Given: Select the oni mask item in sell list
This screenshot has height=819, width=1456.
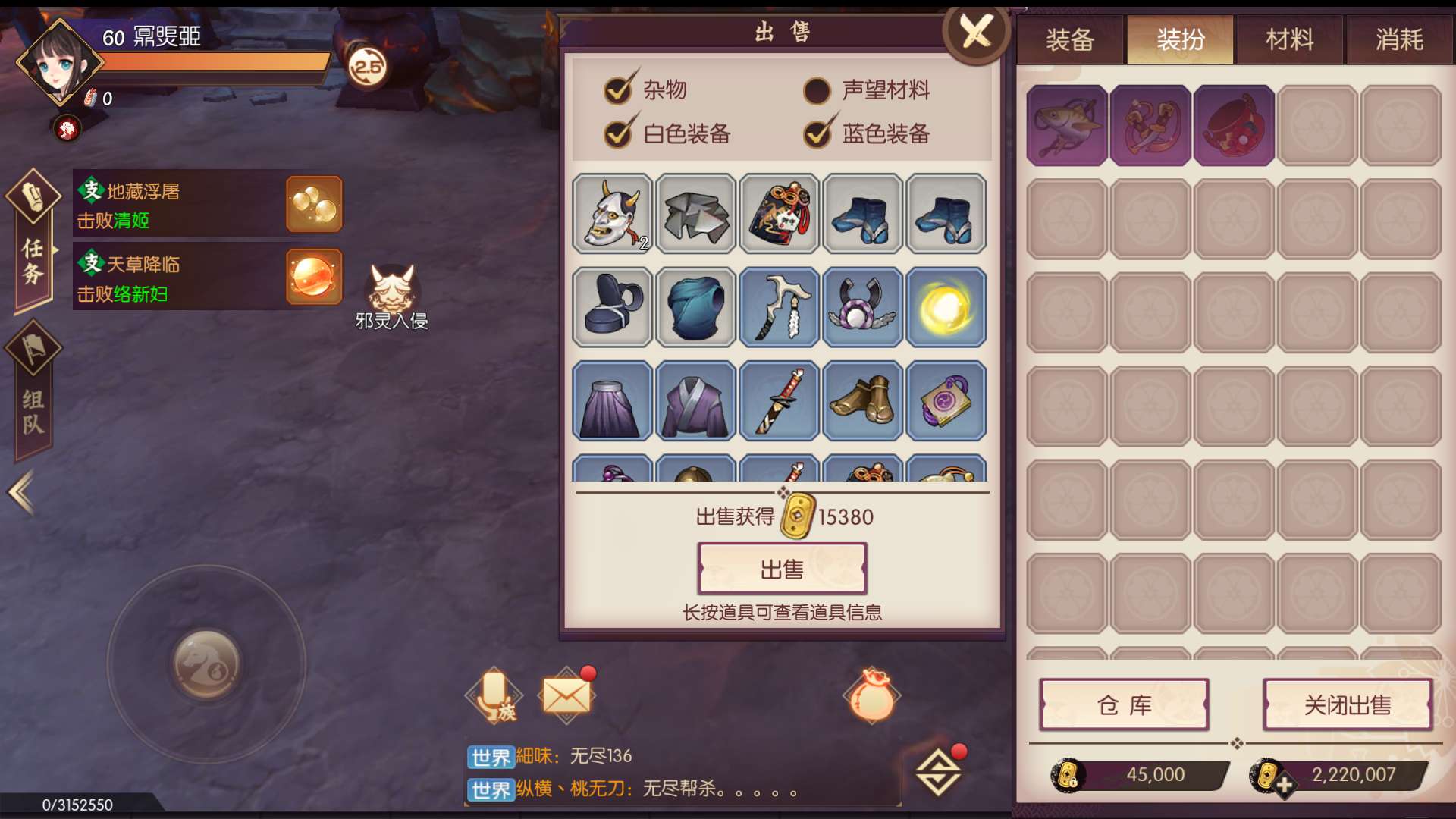Looking at the screenshot, I should pyautogui.click(x=611, y=215).
